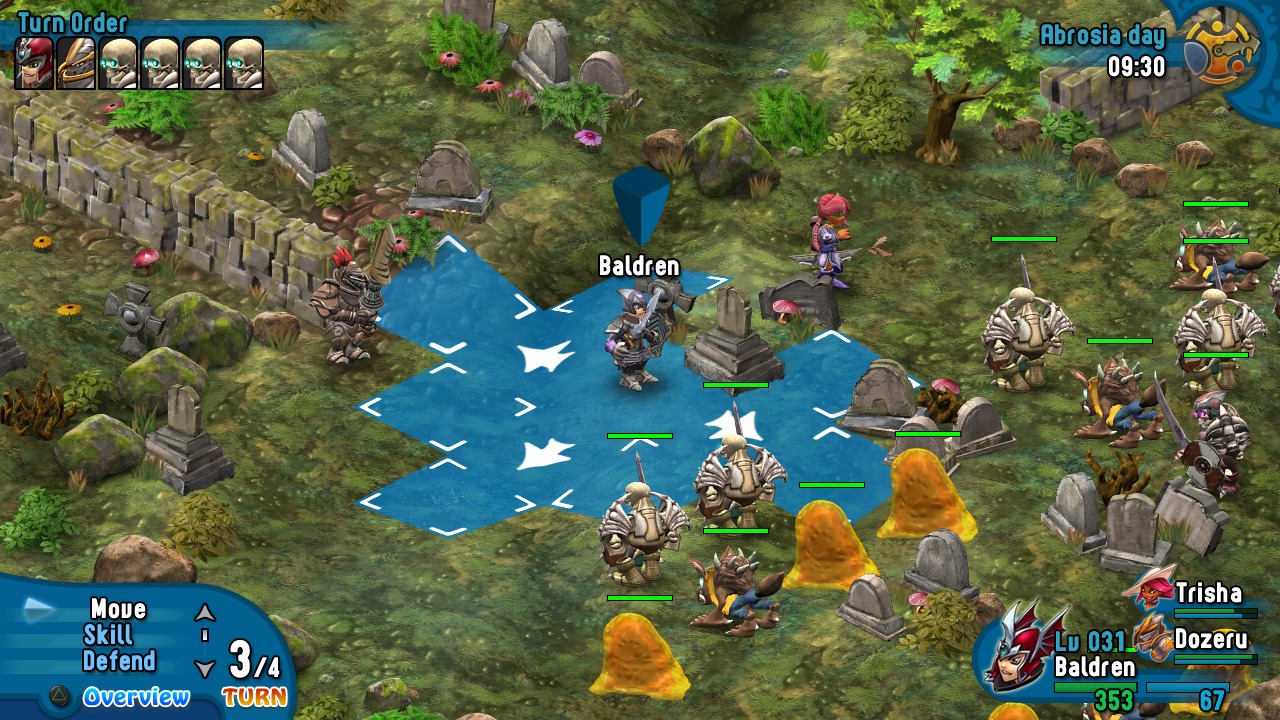The height and width of the screenshot is (720, 1280).
Task: Click the down arrow beside the command list
Action: (205, 669)
